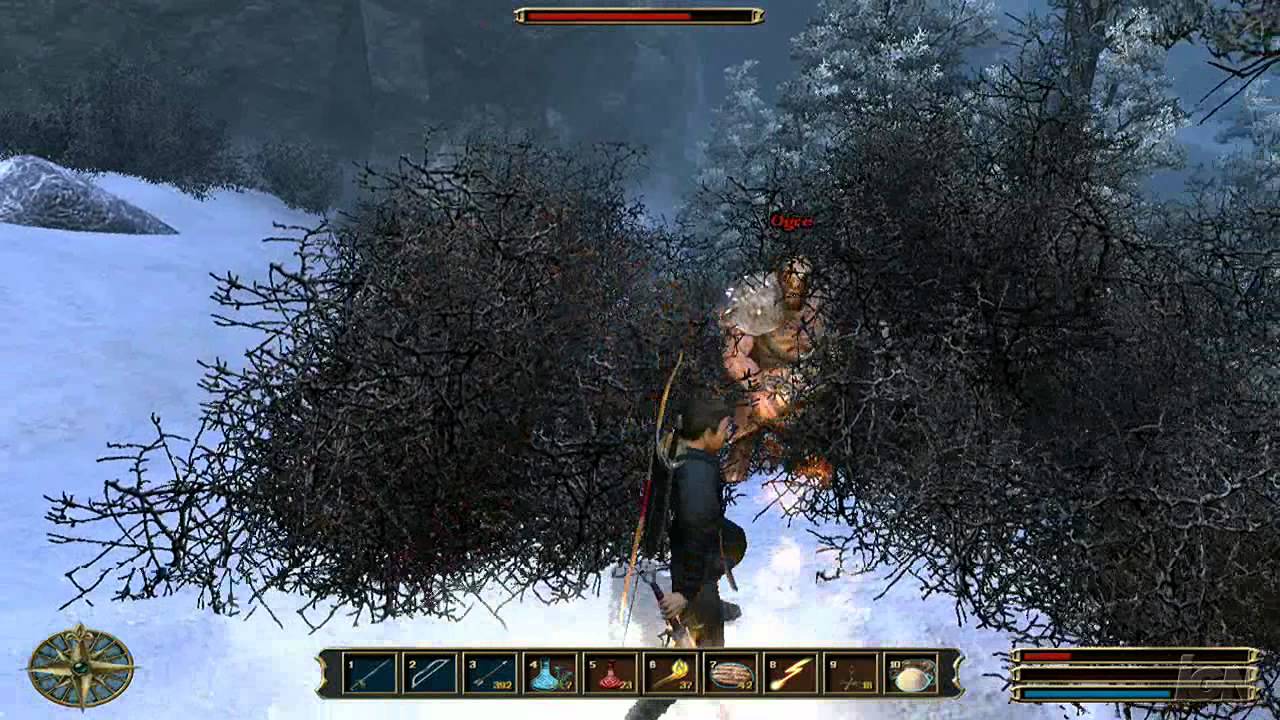Equip the bow from slot 2
Image resolution: width=1280 pixels, height=720 pixels.
(430, 673)
